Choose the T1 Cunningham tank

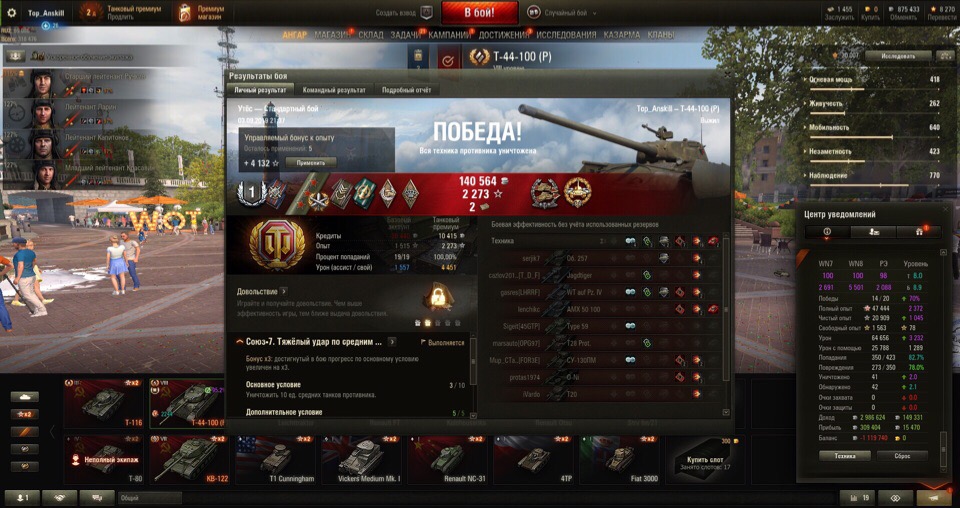point(274,459)
